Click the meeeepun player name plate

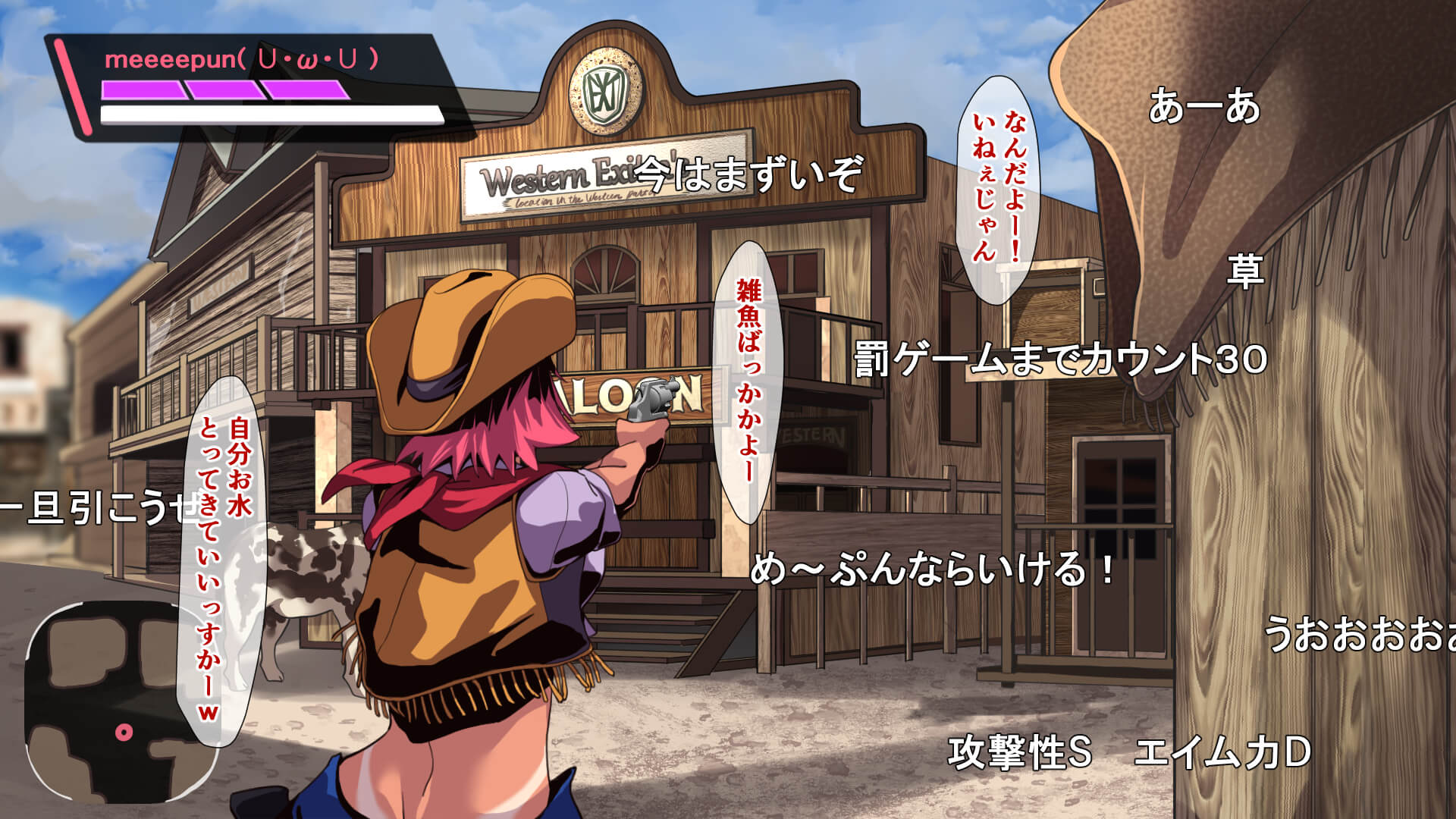(241, 60)
